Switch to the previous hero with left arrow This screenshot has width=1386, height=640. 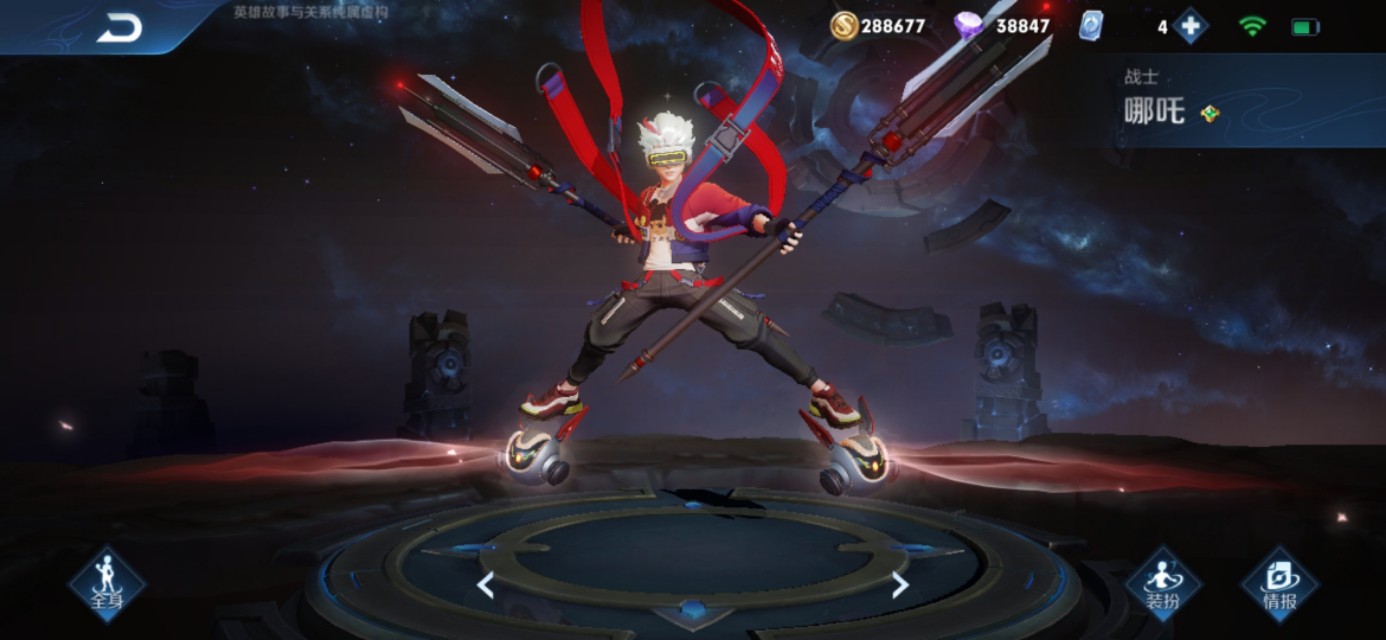pyautogui.click(x=486, y=585)
